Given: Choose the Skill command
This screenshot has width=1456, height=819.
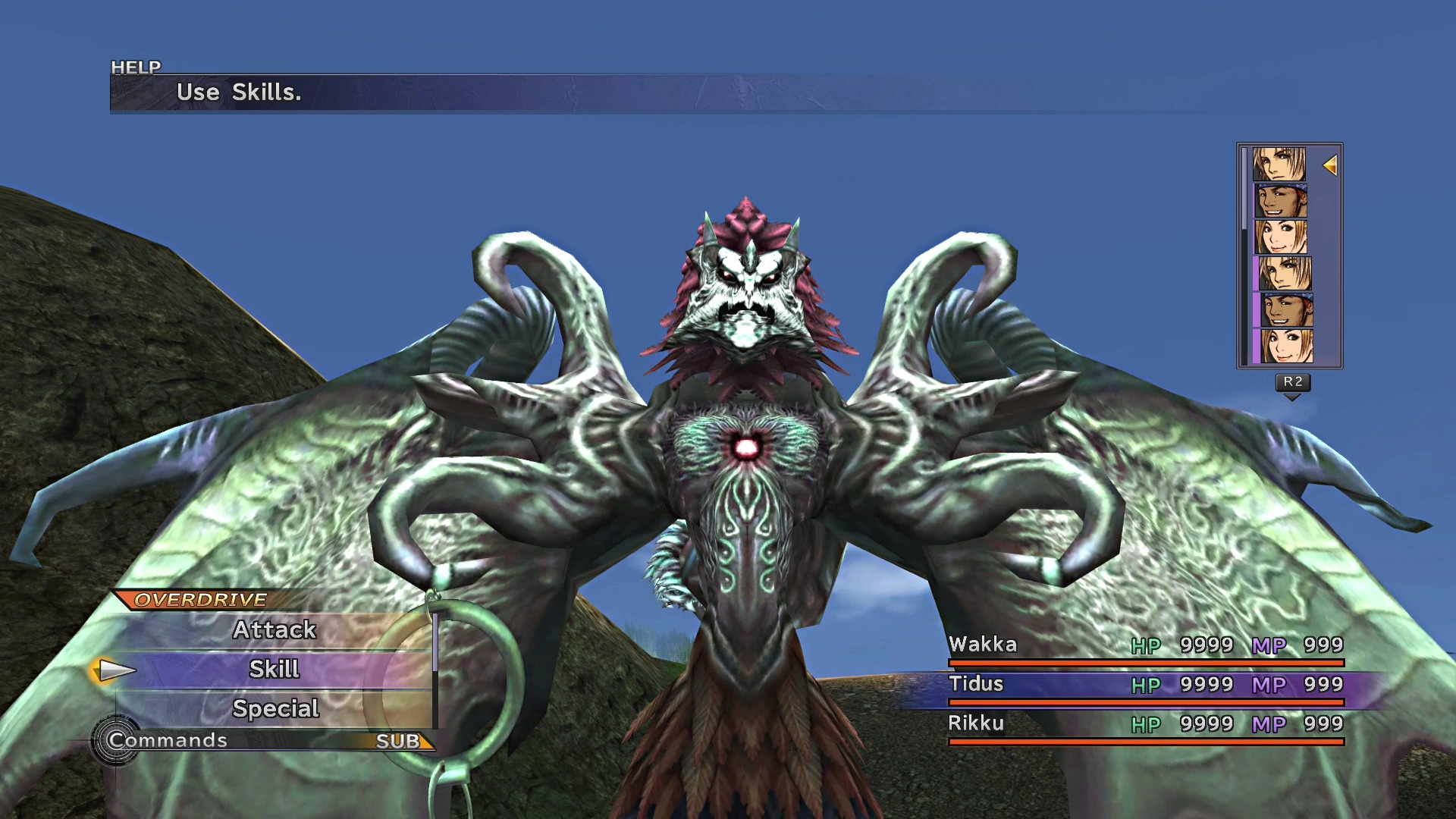Looking at the screenshot, I should [x=275, y=669].
